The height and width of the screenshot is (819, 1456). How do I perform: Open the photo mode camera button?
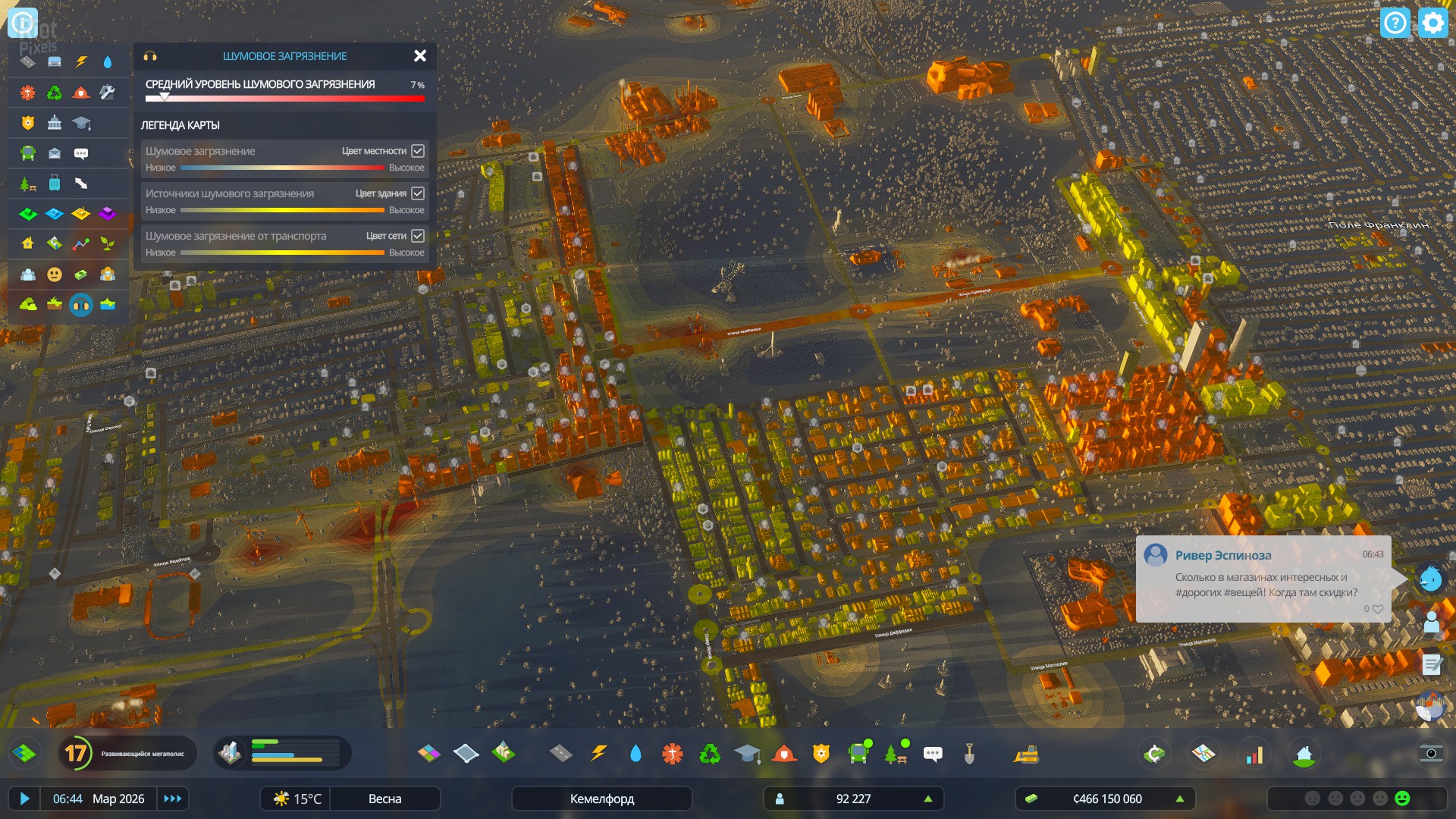[x=1430, y=753]
